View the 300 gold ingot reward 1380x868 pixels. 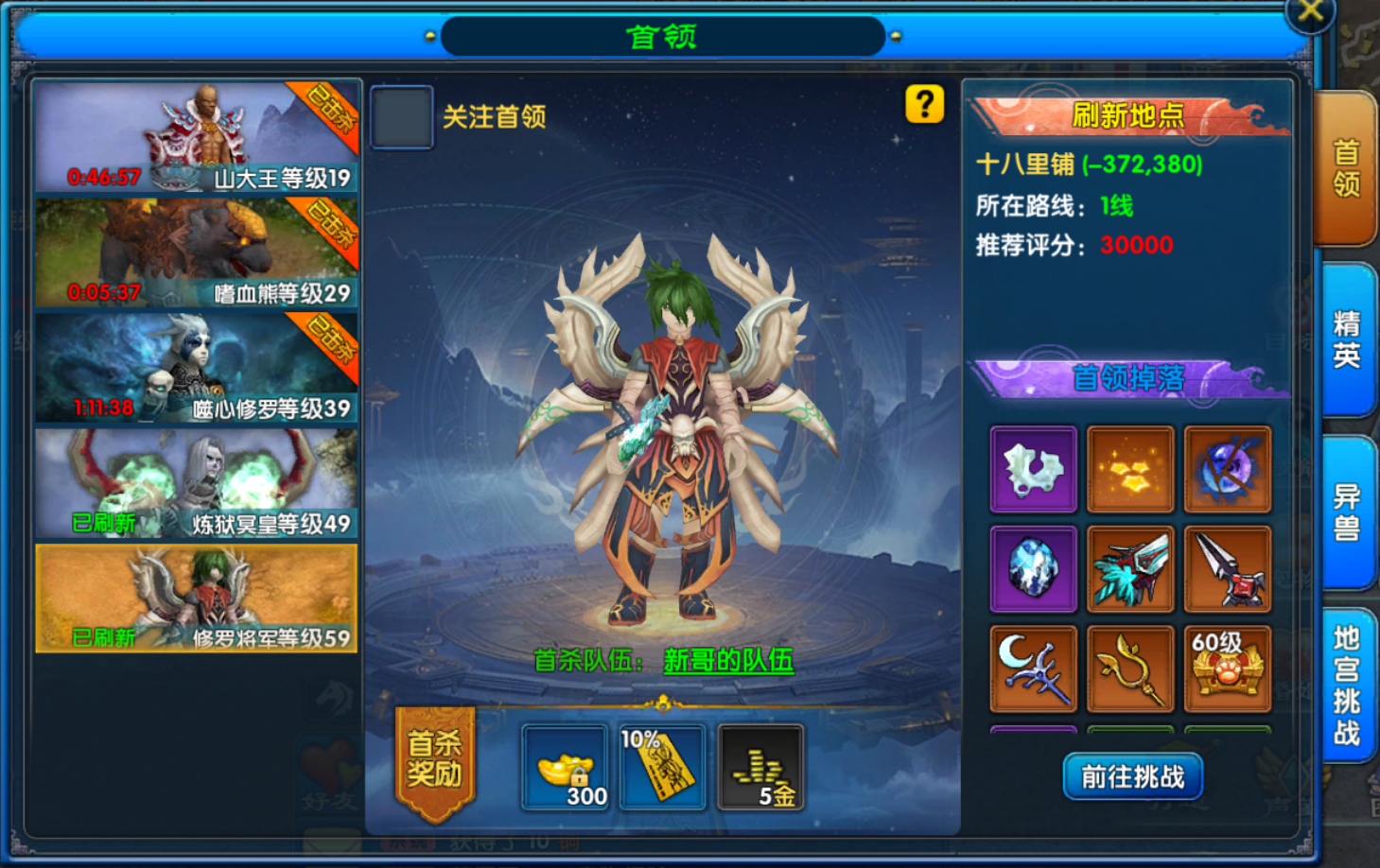pos(565,768)
